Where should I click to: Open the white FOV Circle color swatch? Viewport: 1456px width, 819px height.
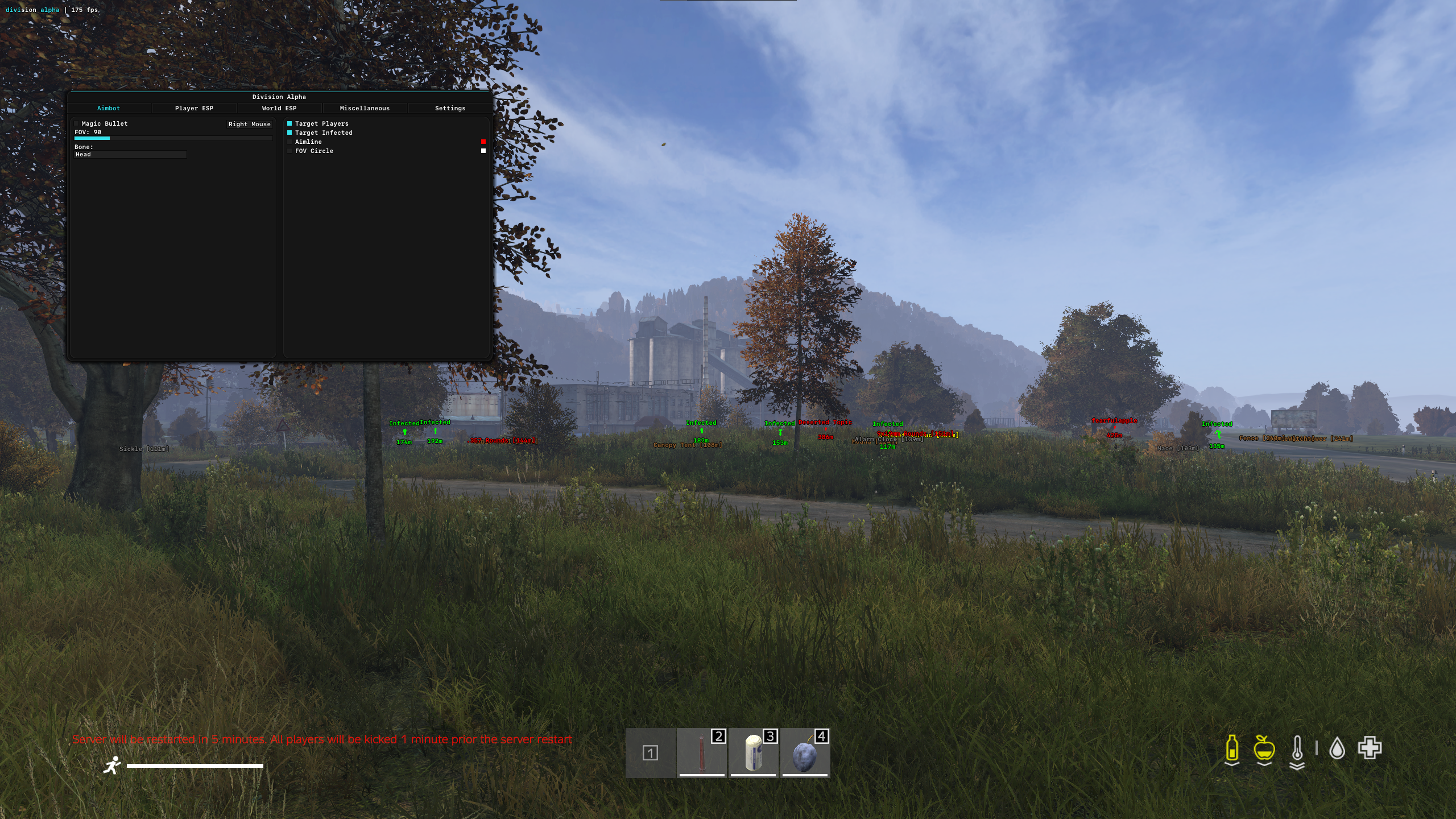click(x=483, y=151)
